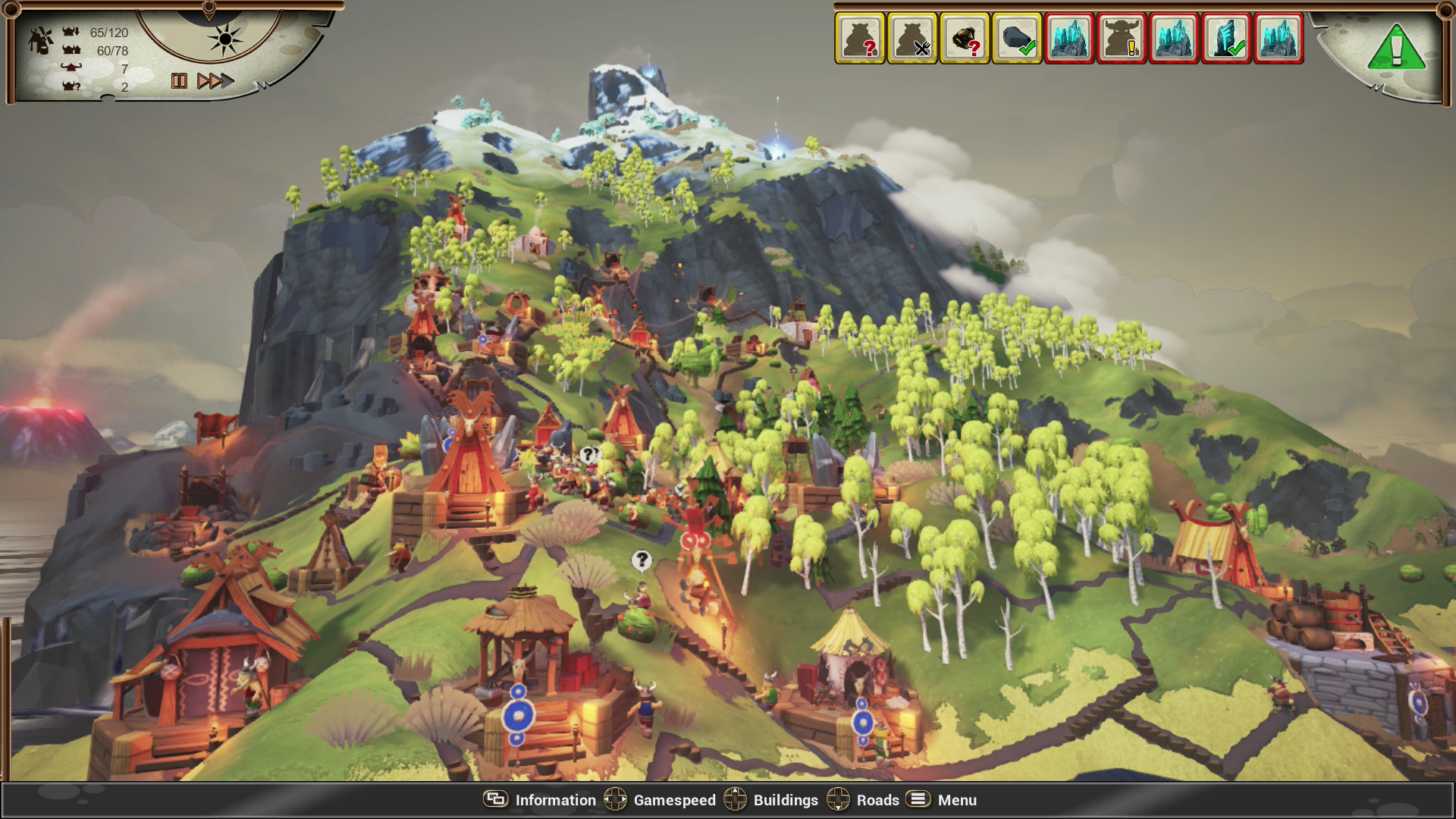Open the Menu from the bottom bar
The image size is (1456, 819).
click(x=957, y=800)
